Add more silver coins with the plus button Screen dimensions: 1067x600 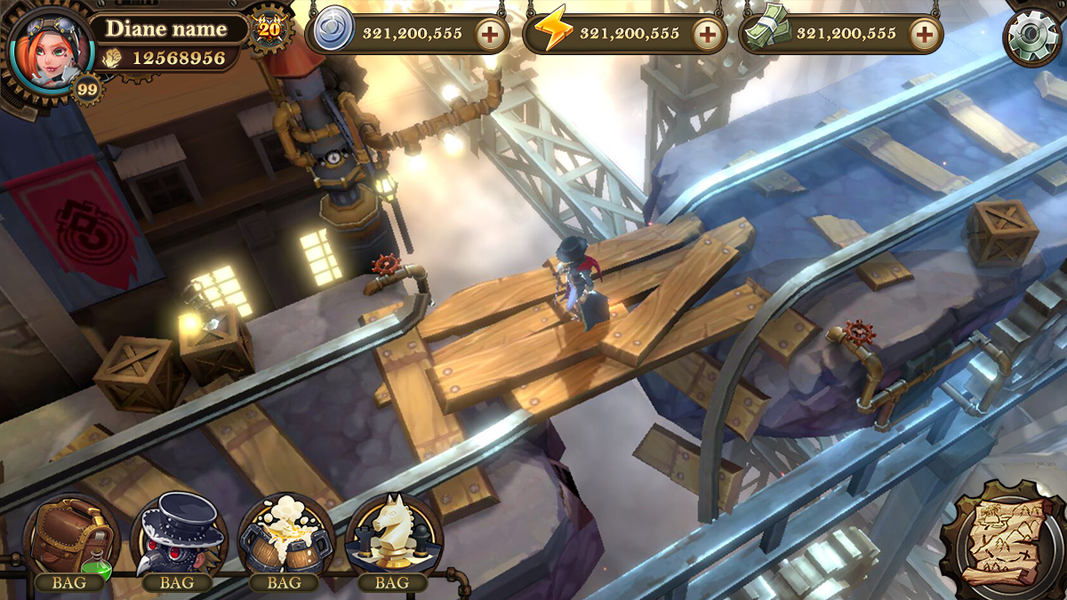tap(490, 34)
